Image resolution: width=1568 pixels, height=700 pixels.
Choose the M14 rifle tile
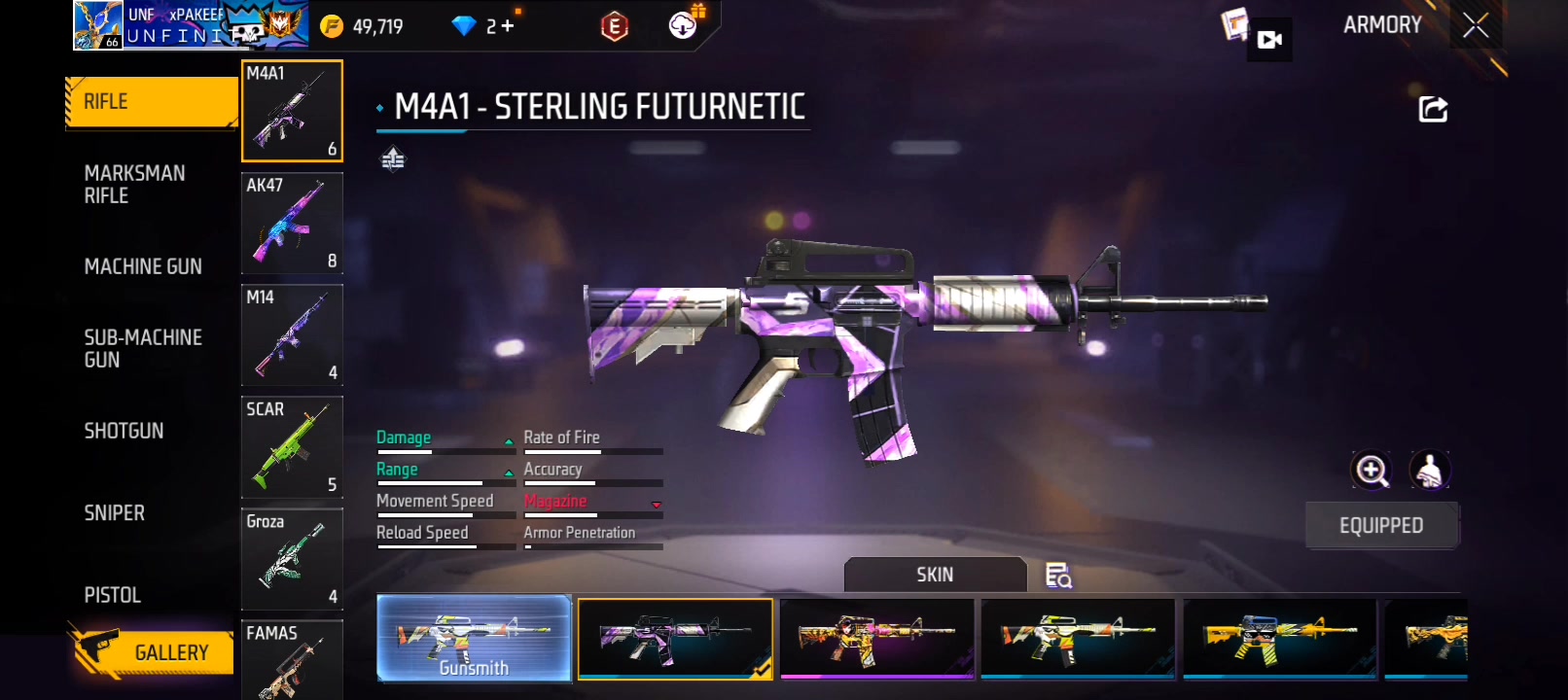pyautogui.click(x=292, y=335)
